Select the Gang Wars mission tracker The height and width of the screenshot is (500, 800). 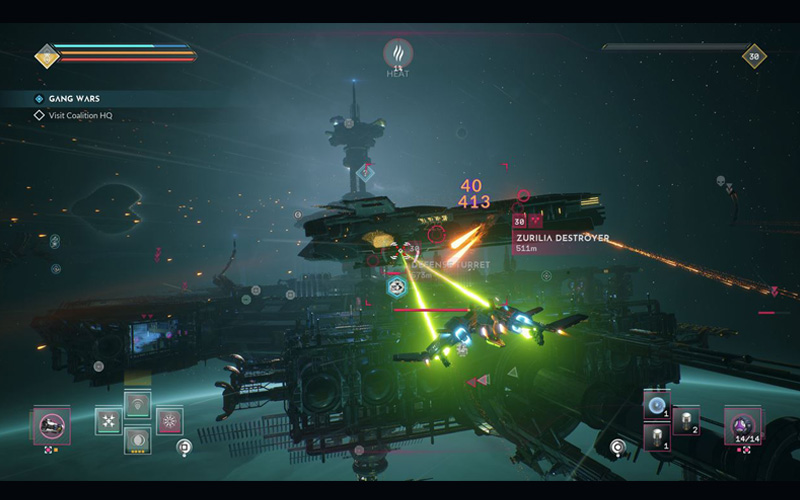coord(74,99)
